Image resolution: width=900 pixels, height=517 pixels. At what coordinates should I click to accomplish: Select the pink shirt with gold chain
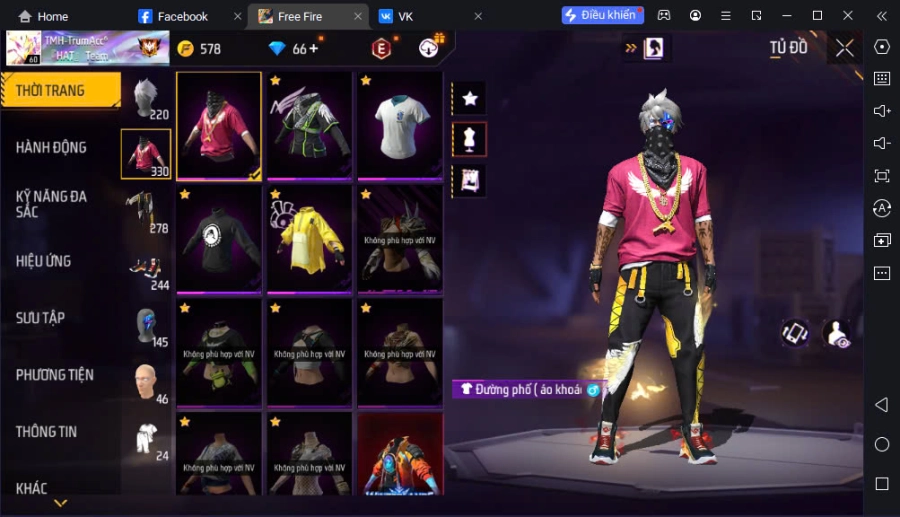[219, 126]
